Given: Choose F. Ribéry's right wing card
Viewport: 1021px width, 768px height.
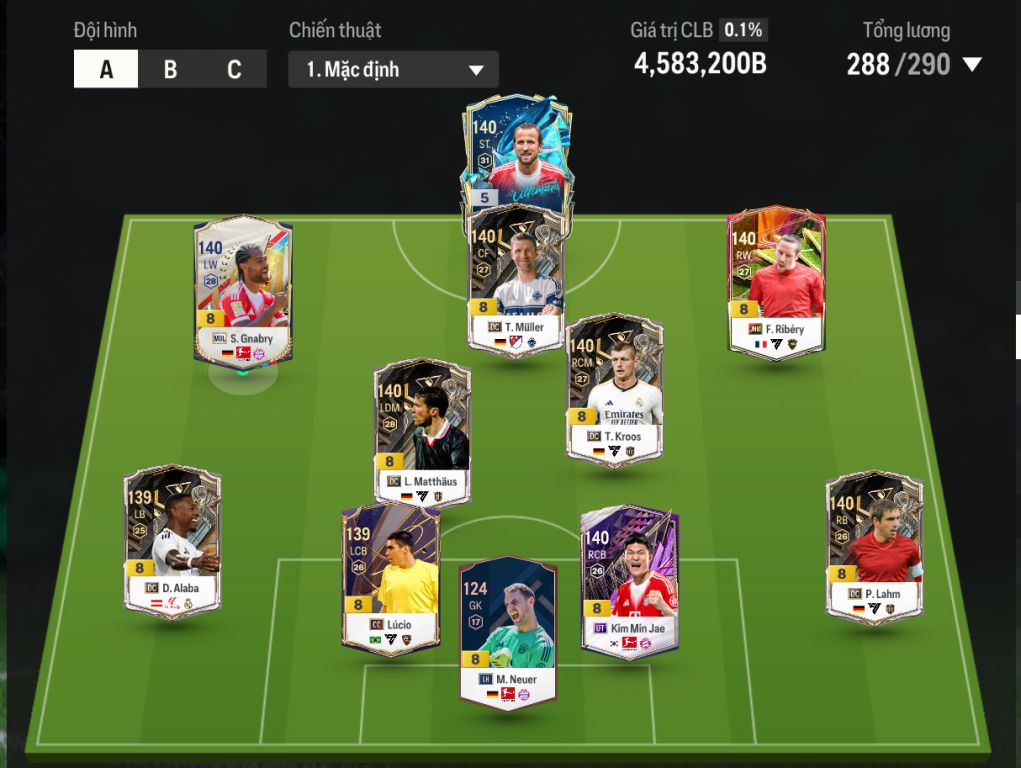Looking at the screenshot, I should tap(776, 283).
